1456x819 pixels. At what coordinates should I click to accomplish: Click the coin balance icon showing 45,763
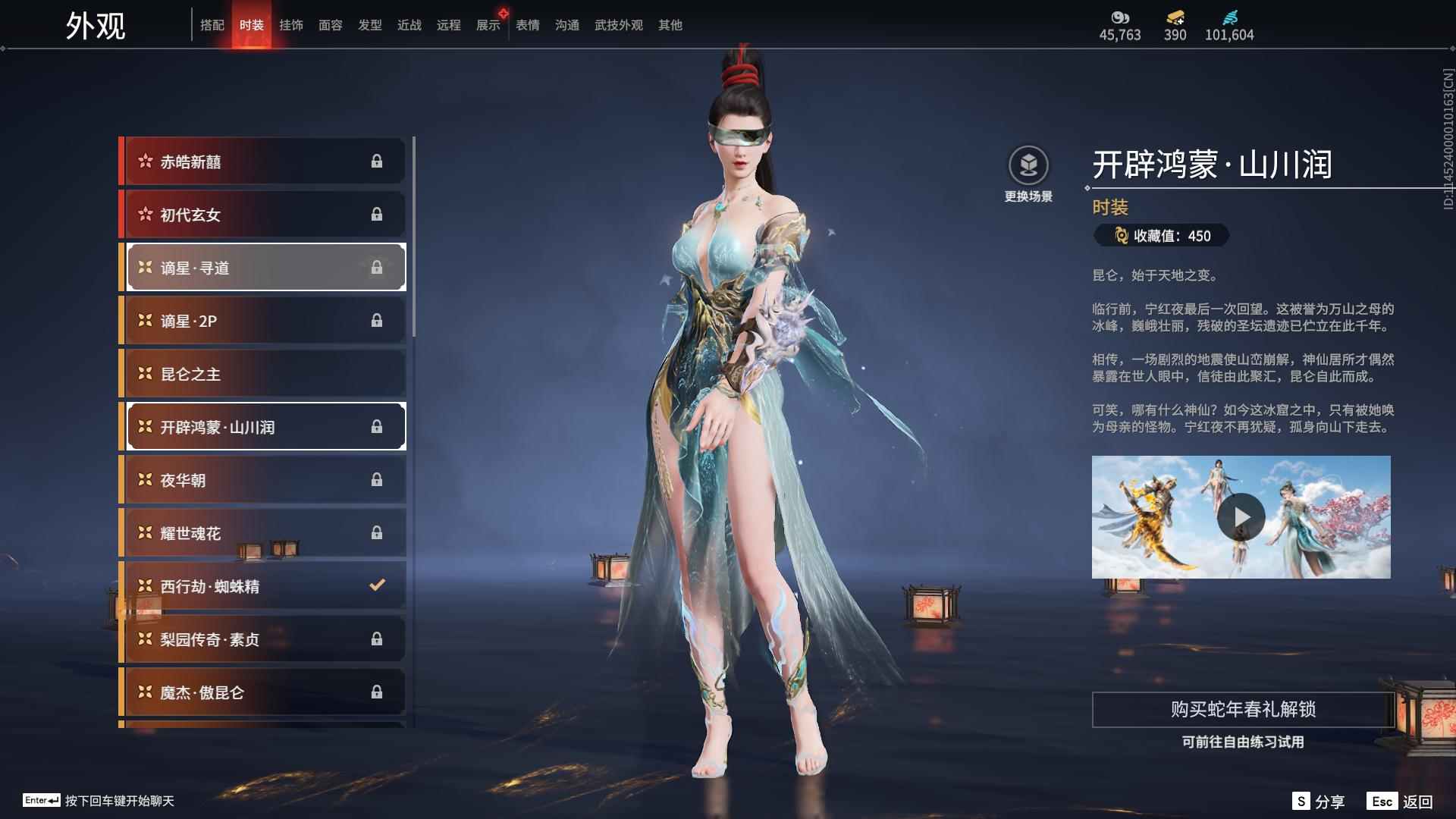coord(1119,17)
